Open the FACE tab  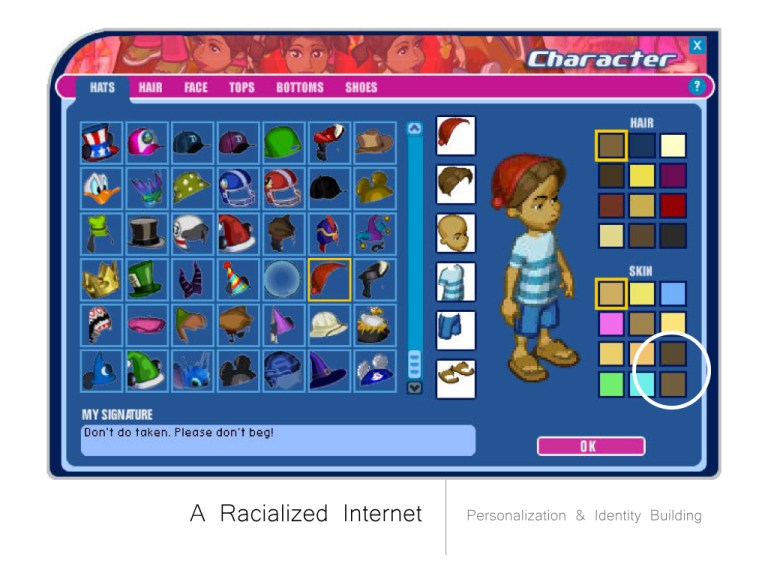[196, 87]
